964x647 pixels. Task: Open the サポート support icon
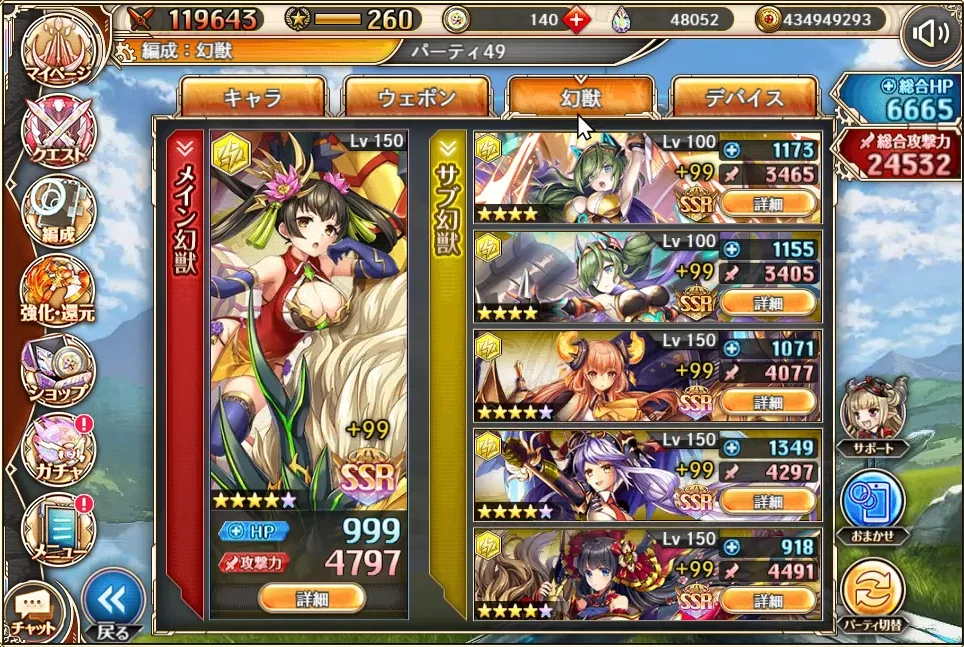tap(874, 416)
